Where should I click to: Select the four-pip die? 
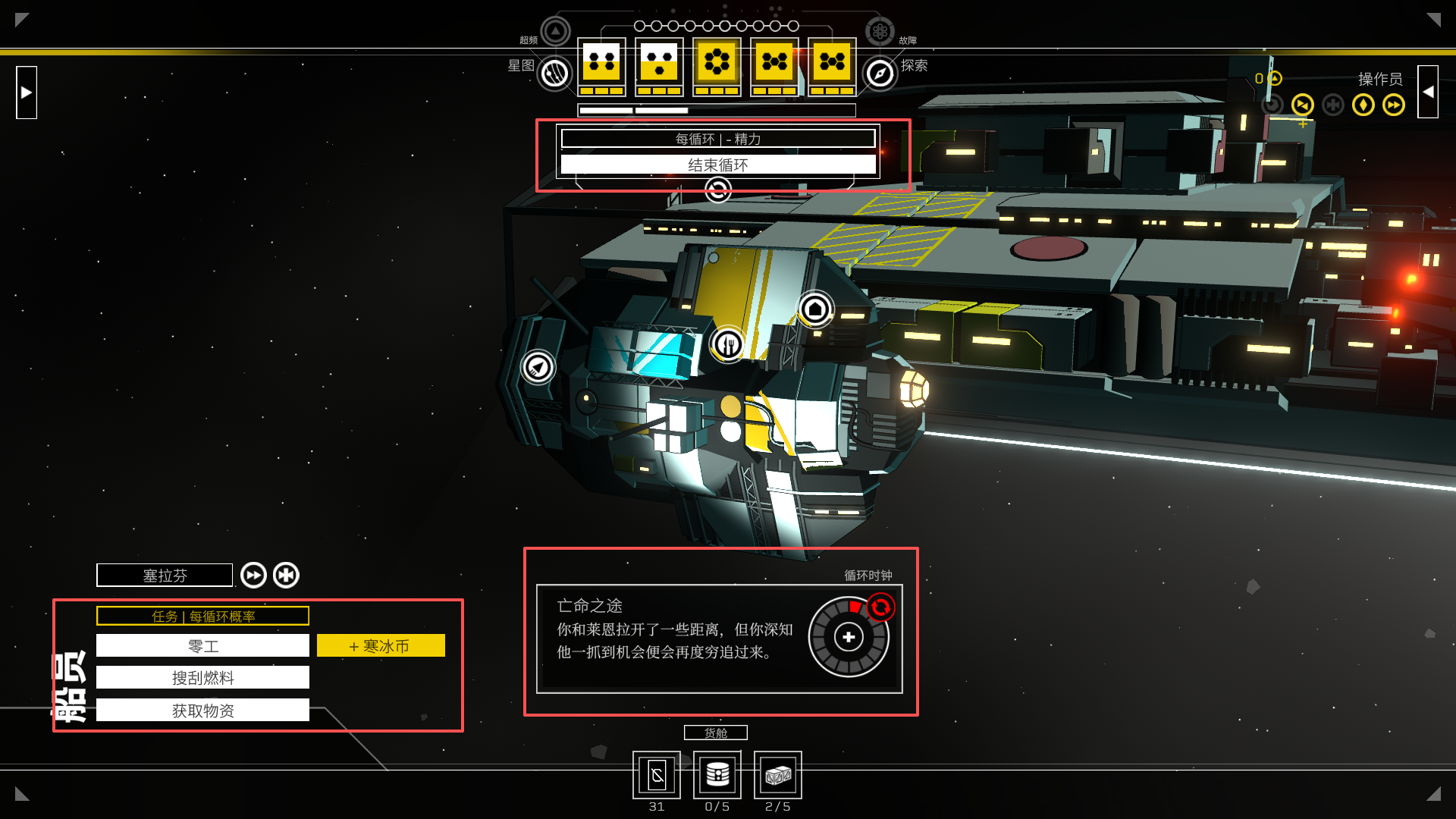[x=601, y=63]
